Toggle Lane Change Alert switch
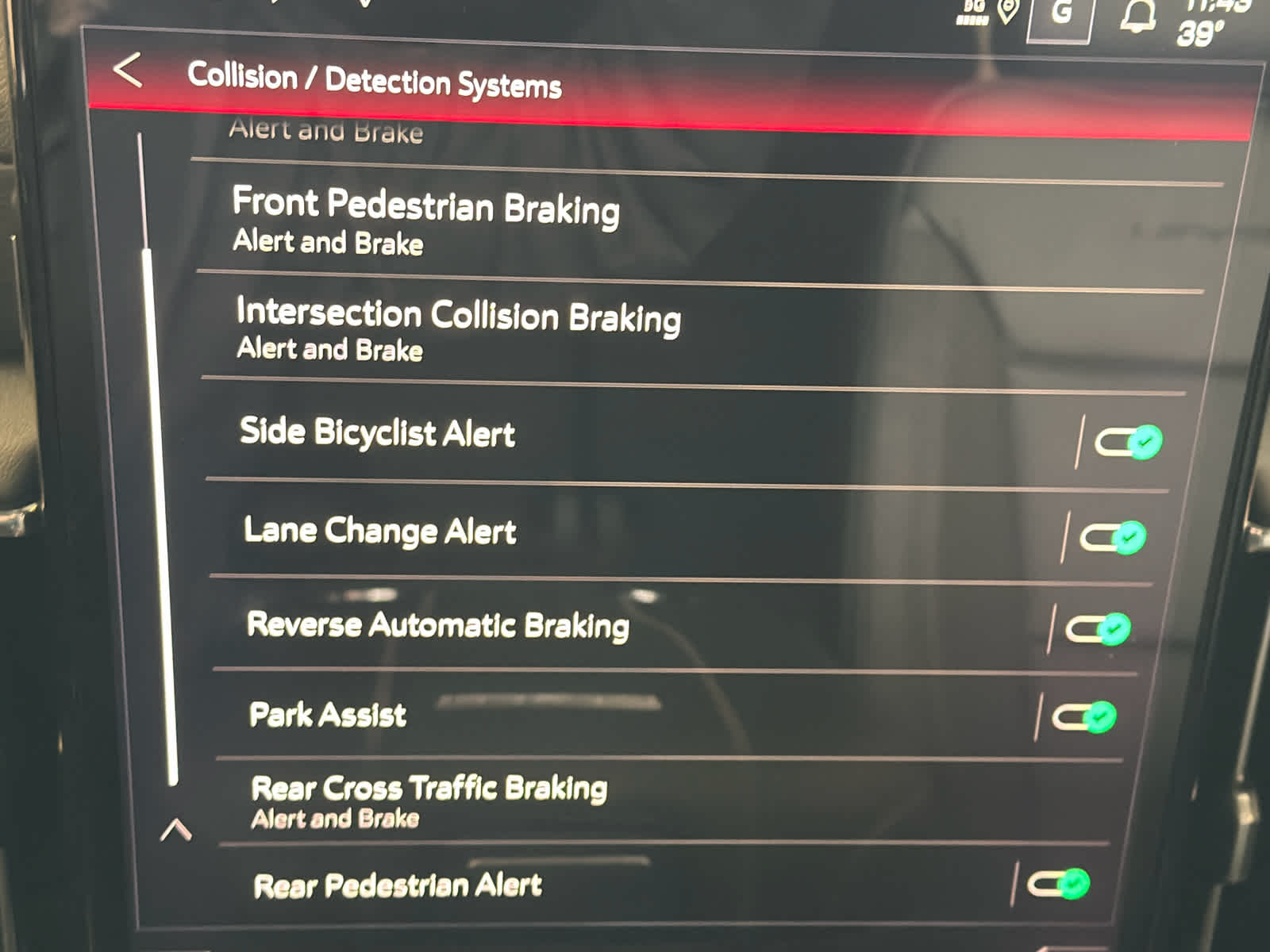 1113,538
